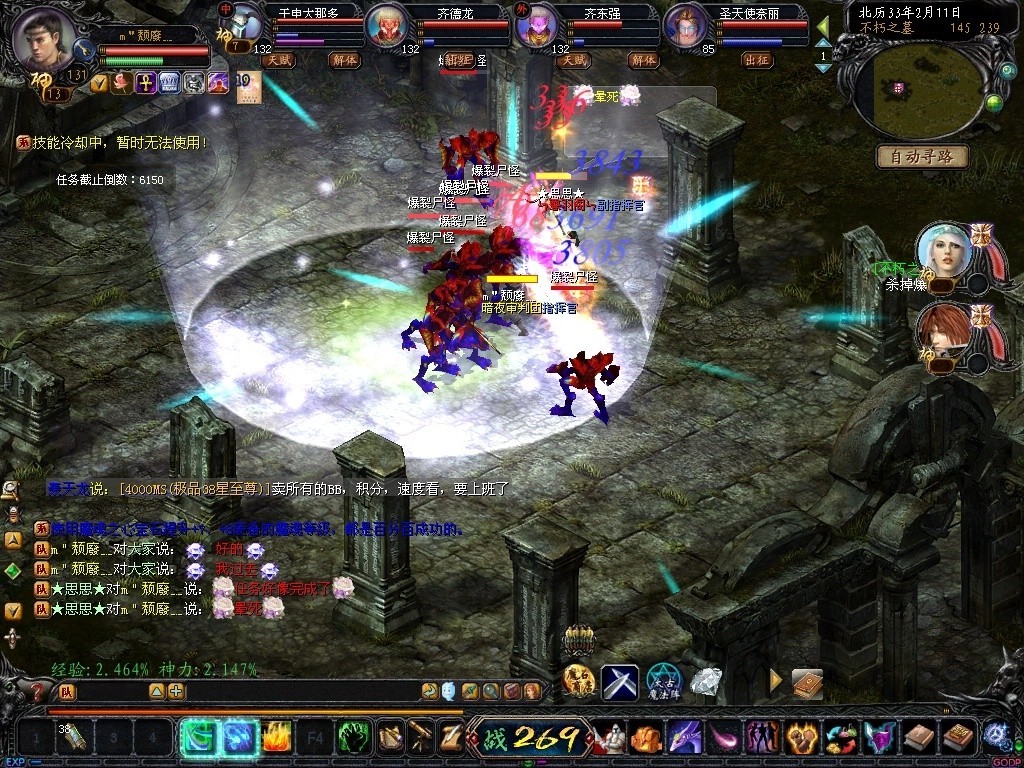The width and height of the screenshot is (1024, 768).
Task: Activate the flame skill on the hotbar
Action: (x=277, y=738)
